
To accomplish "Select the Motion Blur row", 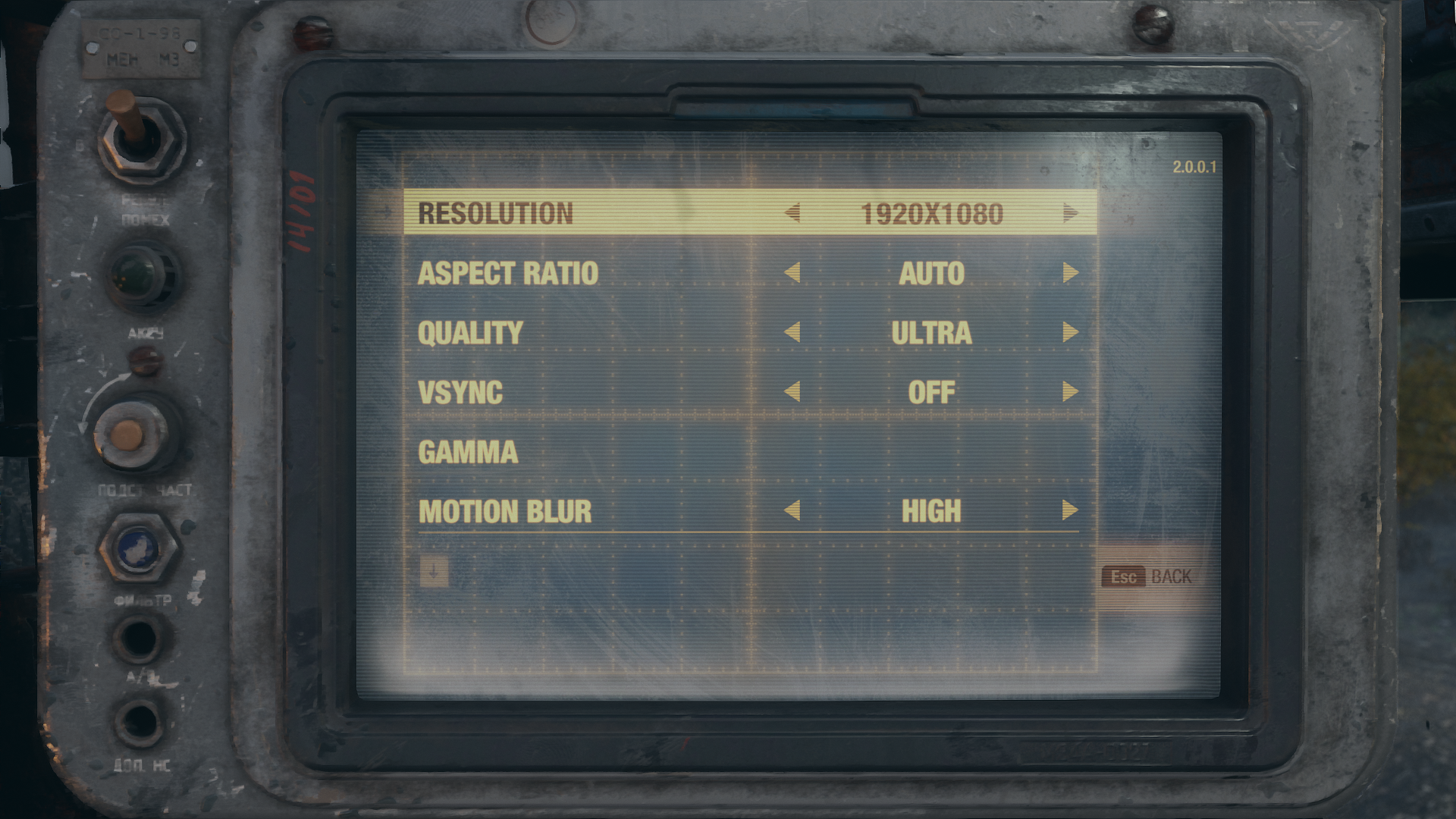I will (505, 511).
